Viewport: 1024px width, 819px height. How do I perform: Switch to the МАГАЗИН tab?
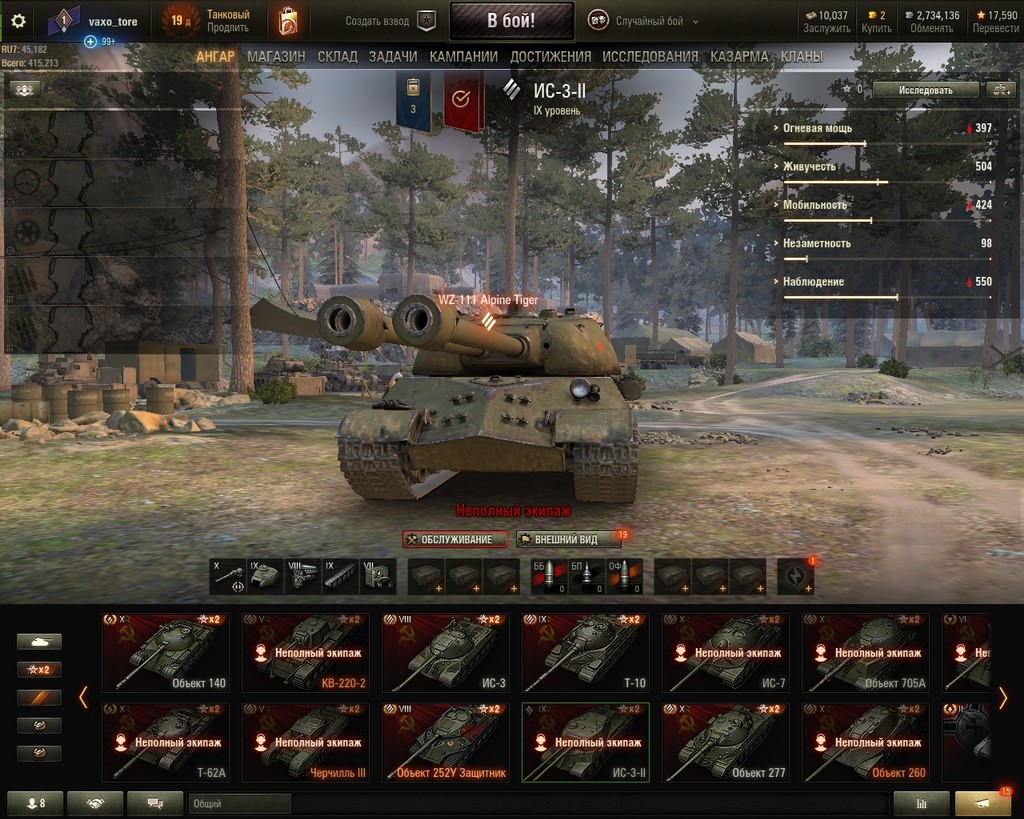pyautogui.click(x=276, y=57)
